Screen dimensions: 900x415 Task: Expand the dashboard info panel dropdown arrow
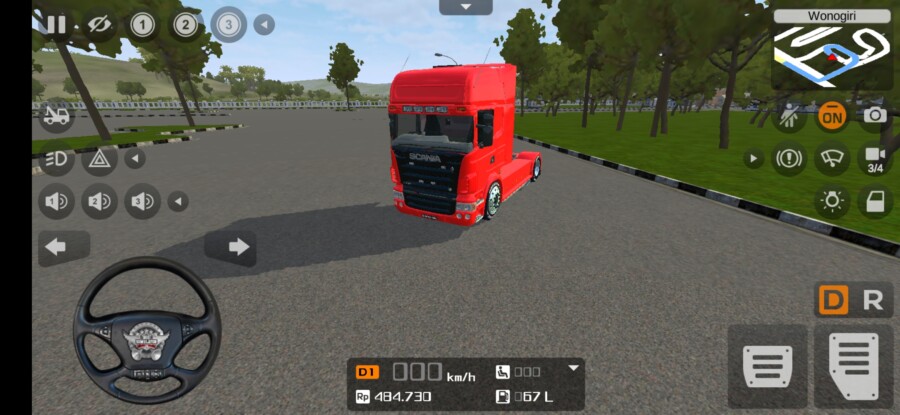574,367
